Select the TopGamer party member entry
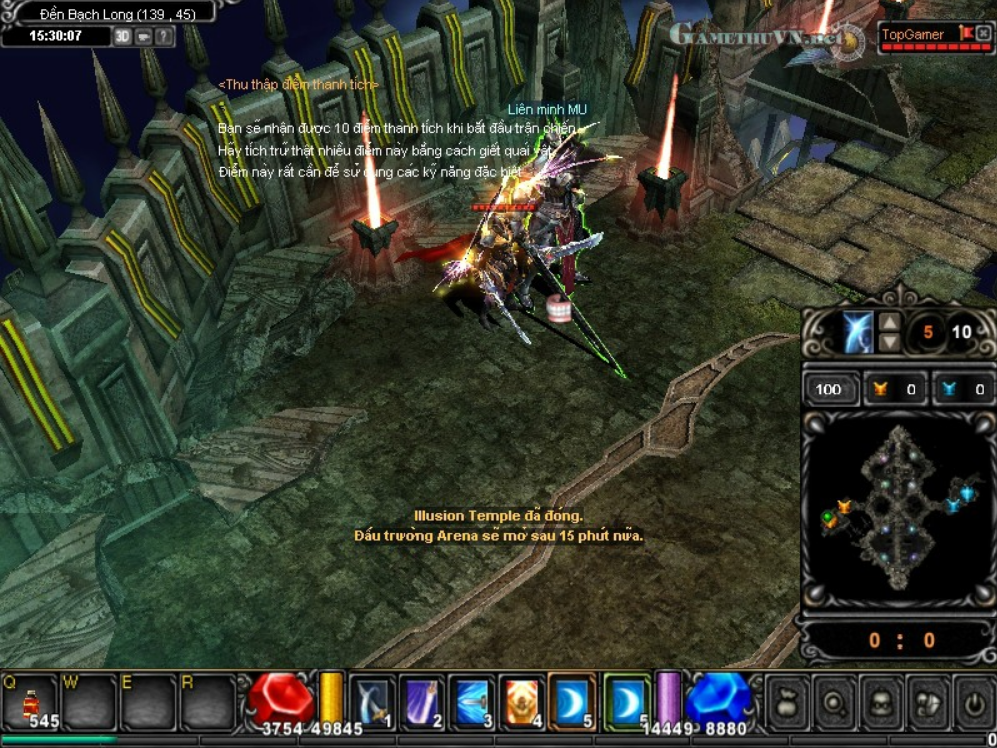The width and height of the screenshot is (997, 748). coord(913,35)
